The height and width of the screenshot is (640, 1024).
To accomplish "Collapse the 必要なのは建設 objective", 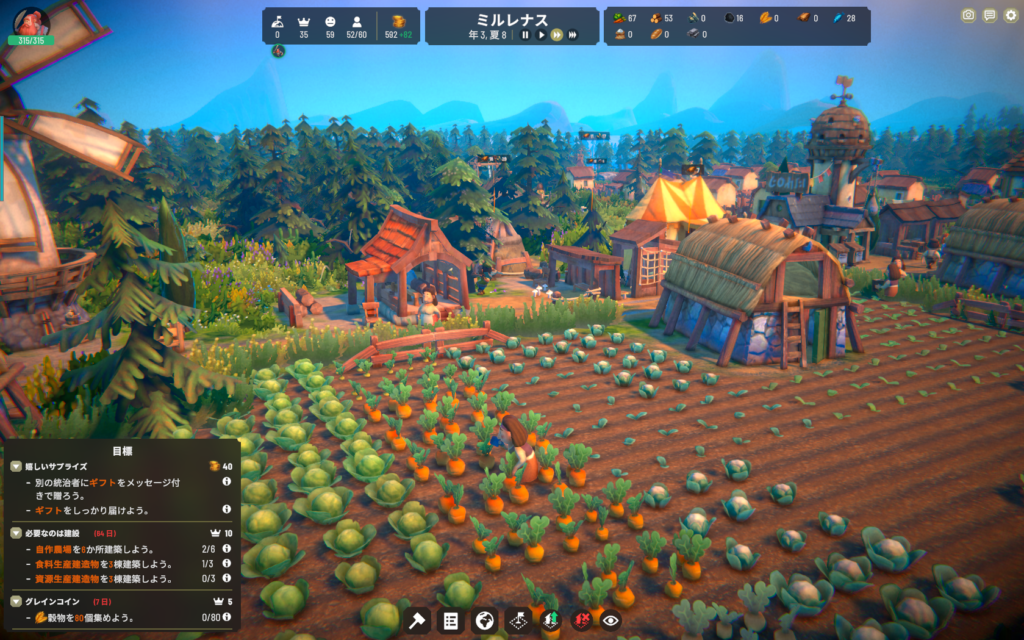I will (x=16, y=533).
